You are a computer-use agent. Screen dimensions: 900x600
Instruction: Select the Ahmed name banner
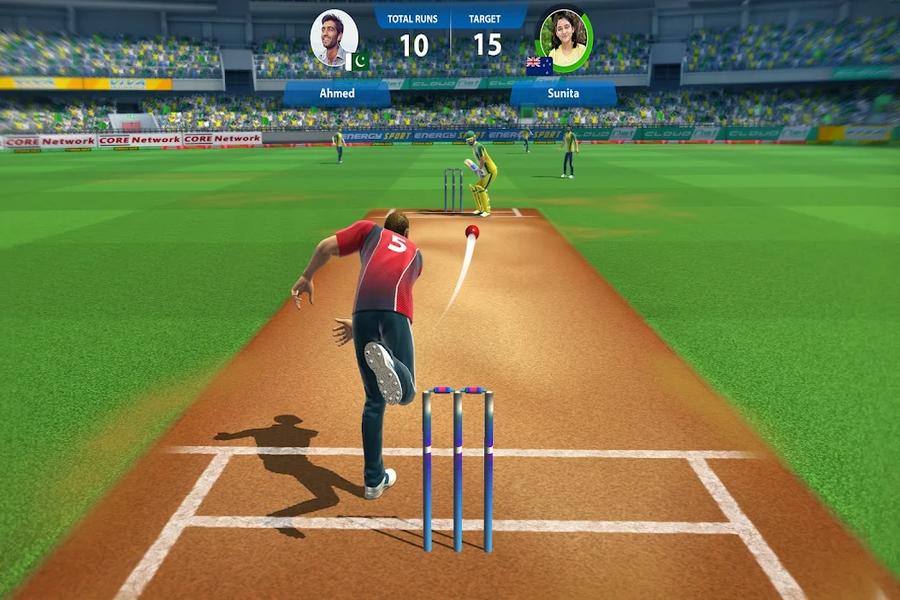(337, 93)
